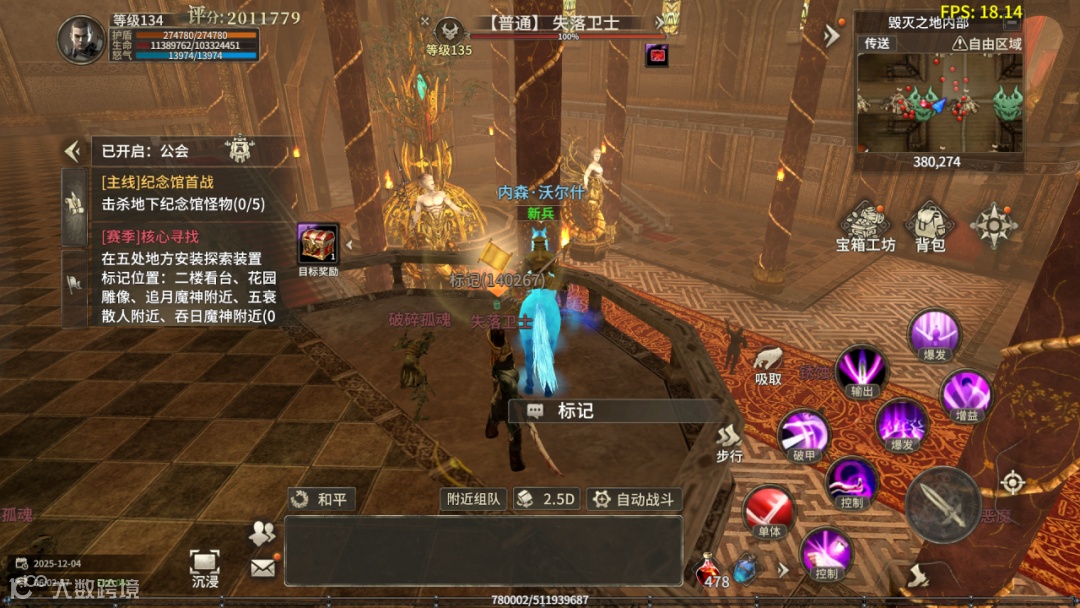This screenshot has height=608, width=1080.
Task: Activate the 输出 damage skill
Action: coord(861,370)
